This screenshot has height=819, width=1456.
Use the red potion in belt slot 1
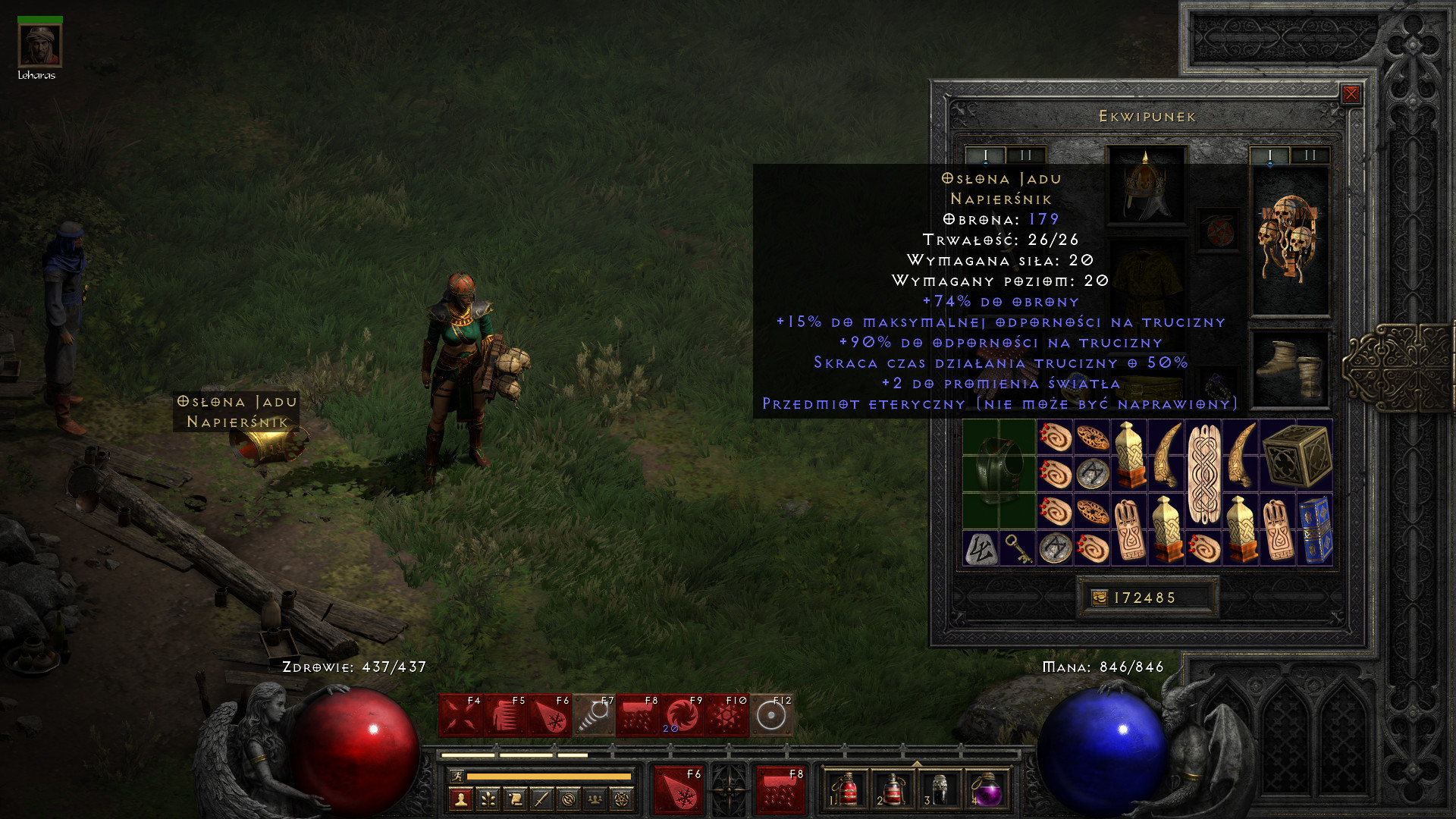click(x=846, y=790)
